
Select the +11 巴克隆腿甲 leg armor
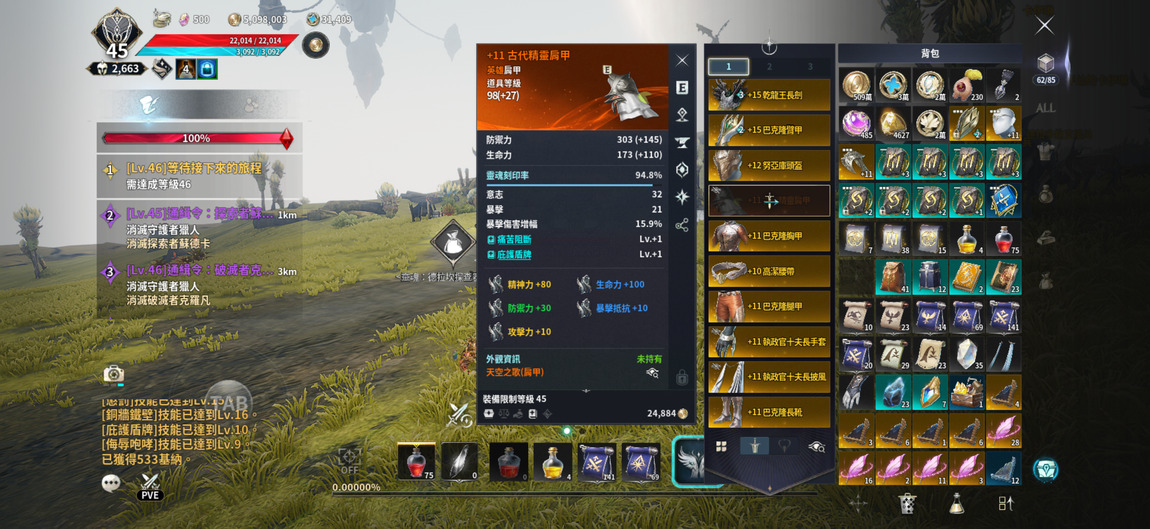click(x=769, y=306)
